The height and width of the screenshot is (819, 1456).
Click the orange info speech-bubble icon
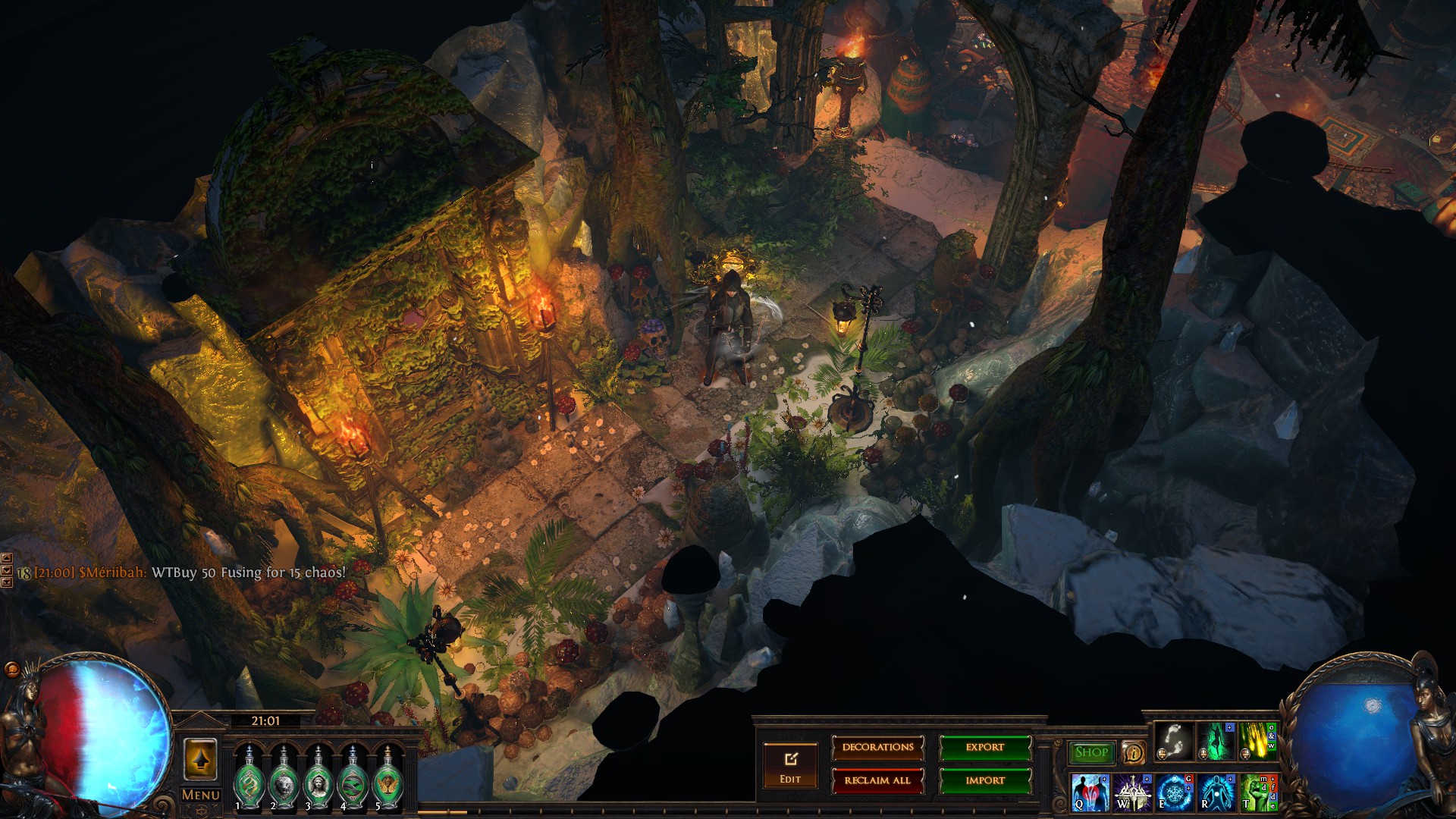[x=1133, y=752]
